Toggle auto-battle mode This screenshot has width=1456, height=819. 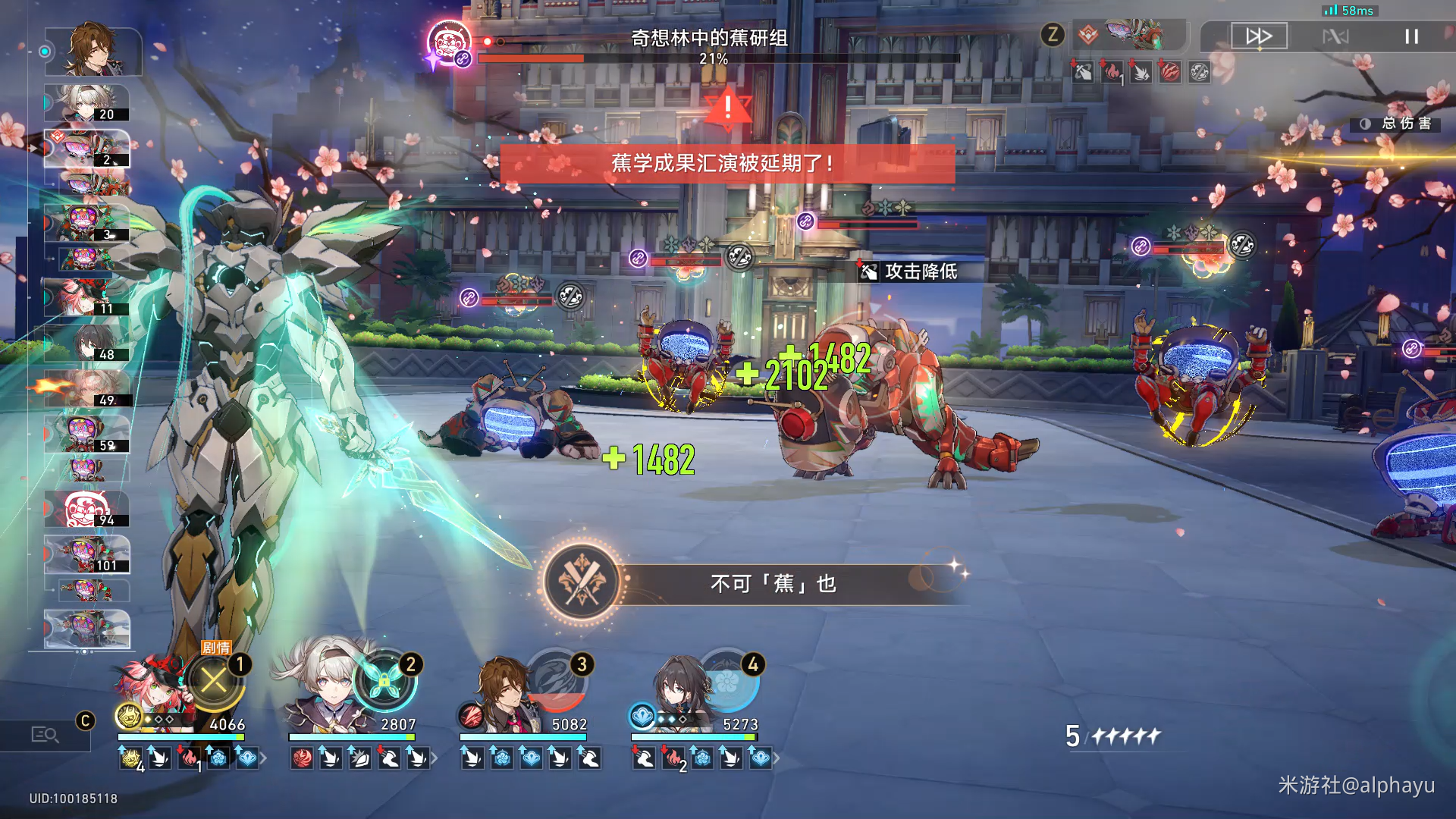(1335, 36)
